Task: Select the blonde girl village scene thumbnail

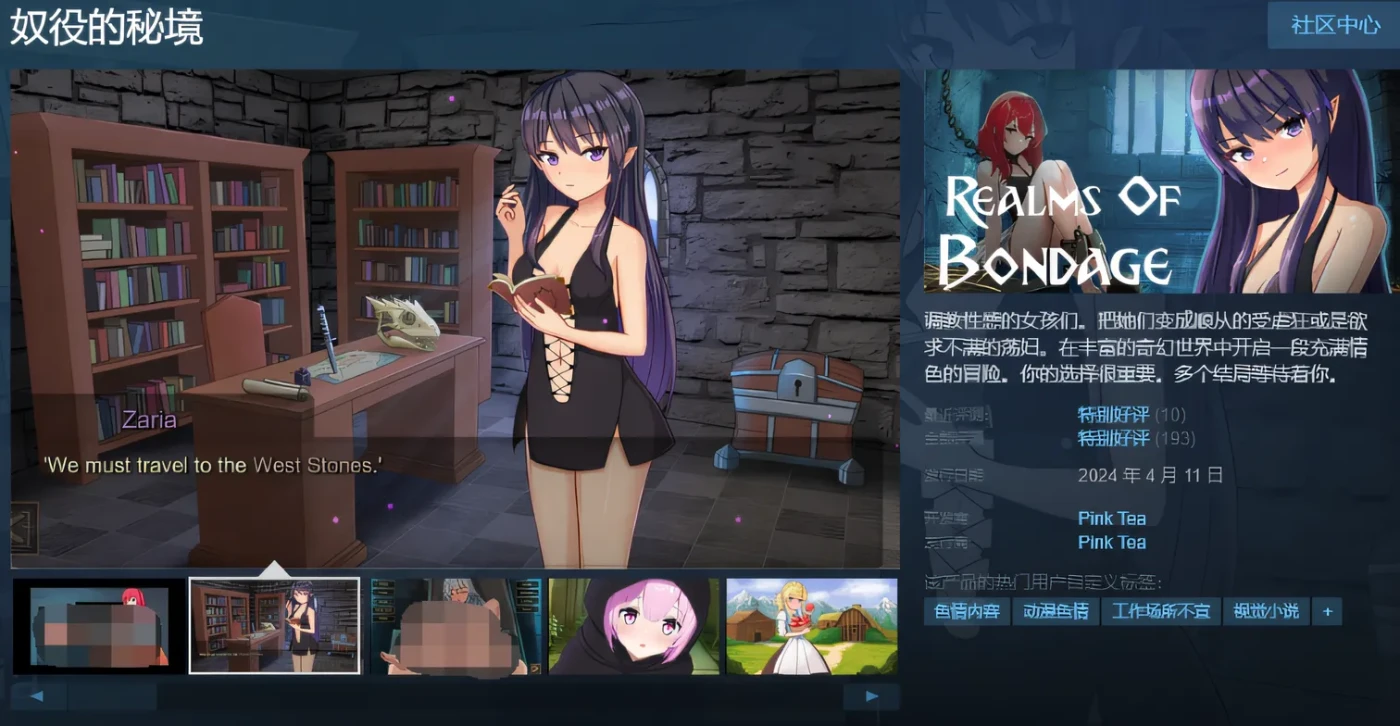Action: pos(811,626)
